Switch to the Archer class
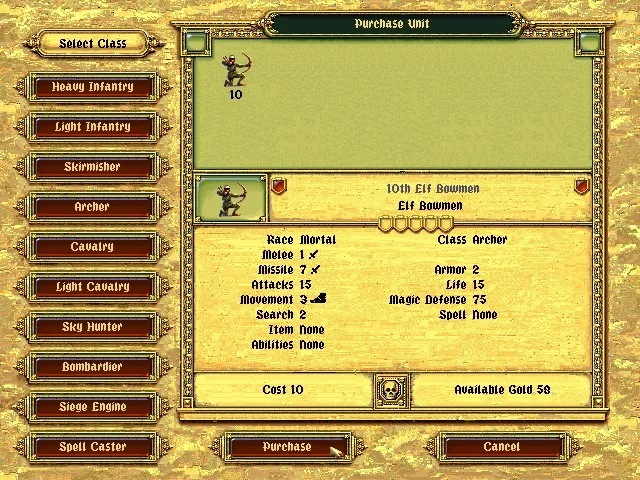640x480 pixels. click(x=92, y=207)
